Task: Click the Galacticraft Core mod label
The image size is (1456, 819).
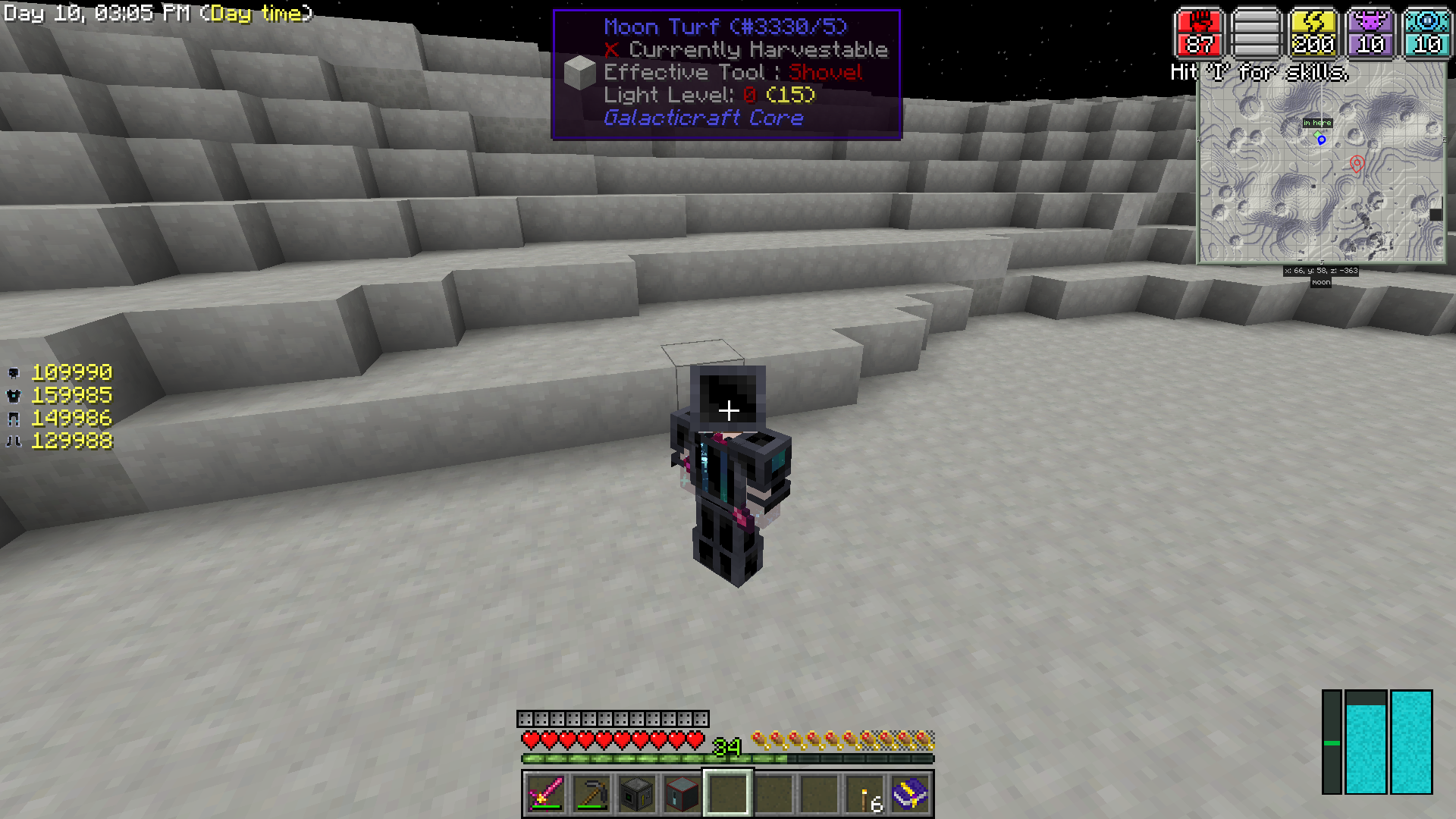Action: 702,118
